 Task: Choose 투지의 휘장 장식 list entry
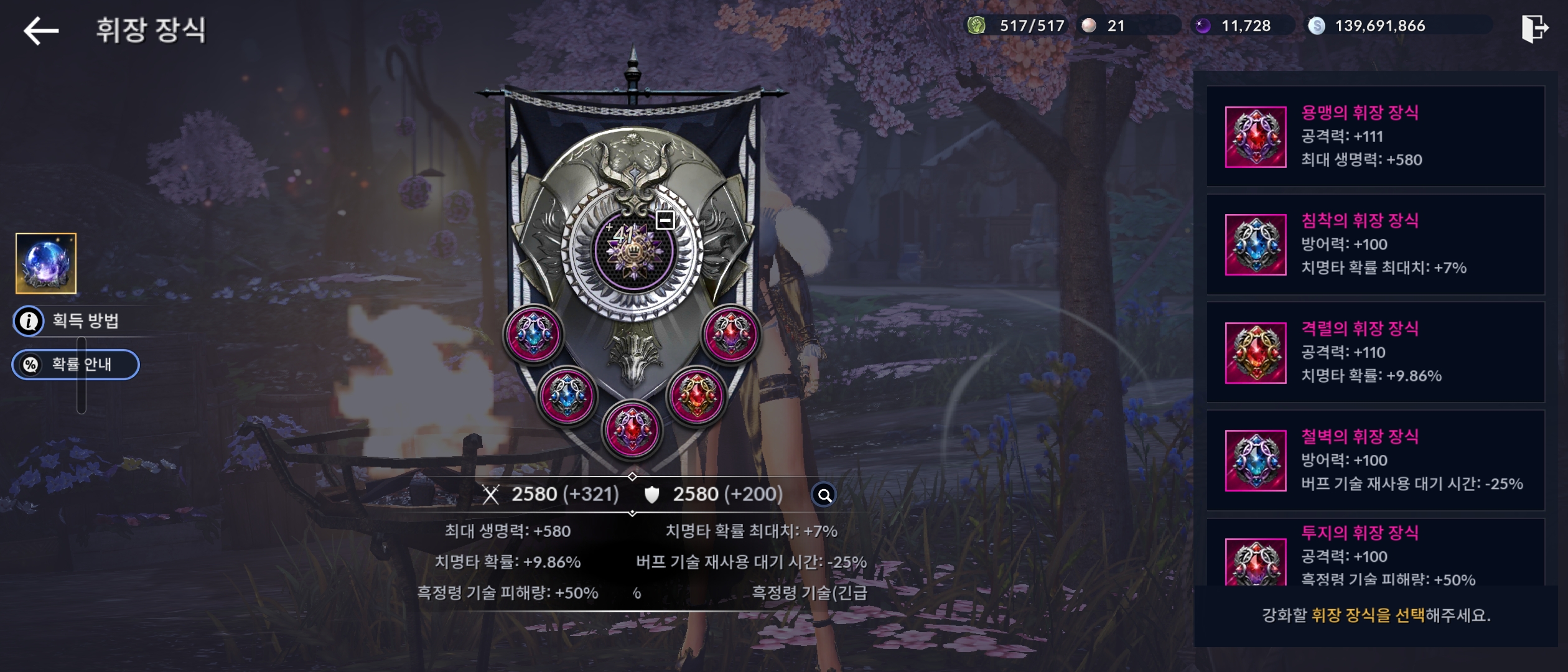tap(1375, 555)
